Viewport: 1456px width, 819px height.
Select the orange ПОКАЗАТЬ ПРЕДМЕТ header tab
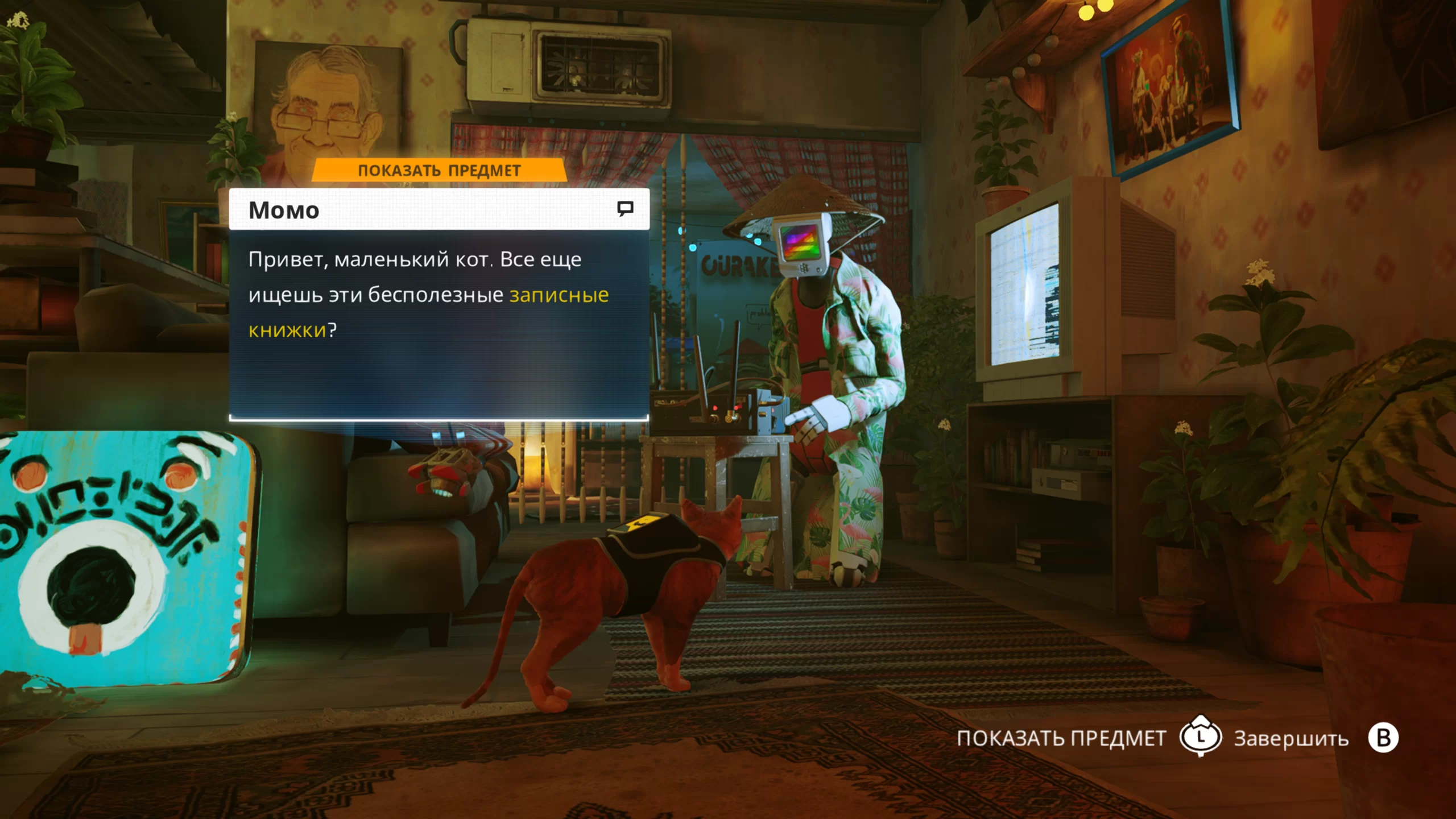point(439,170)
